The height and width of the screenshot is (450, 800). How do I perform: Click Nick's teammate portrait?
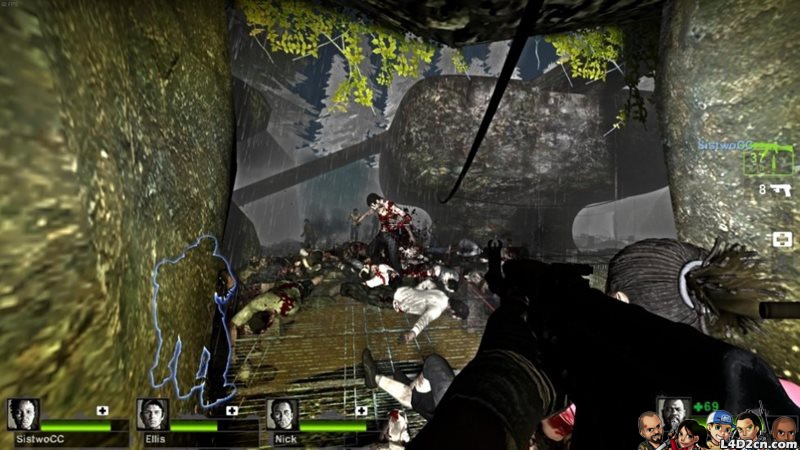[x=283, y=414]
